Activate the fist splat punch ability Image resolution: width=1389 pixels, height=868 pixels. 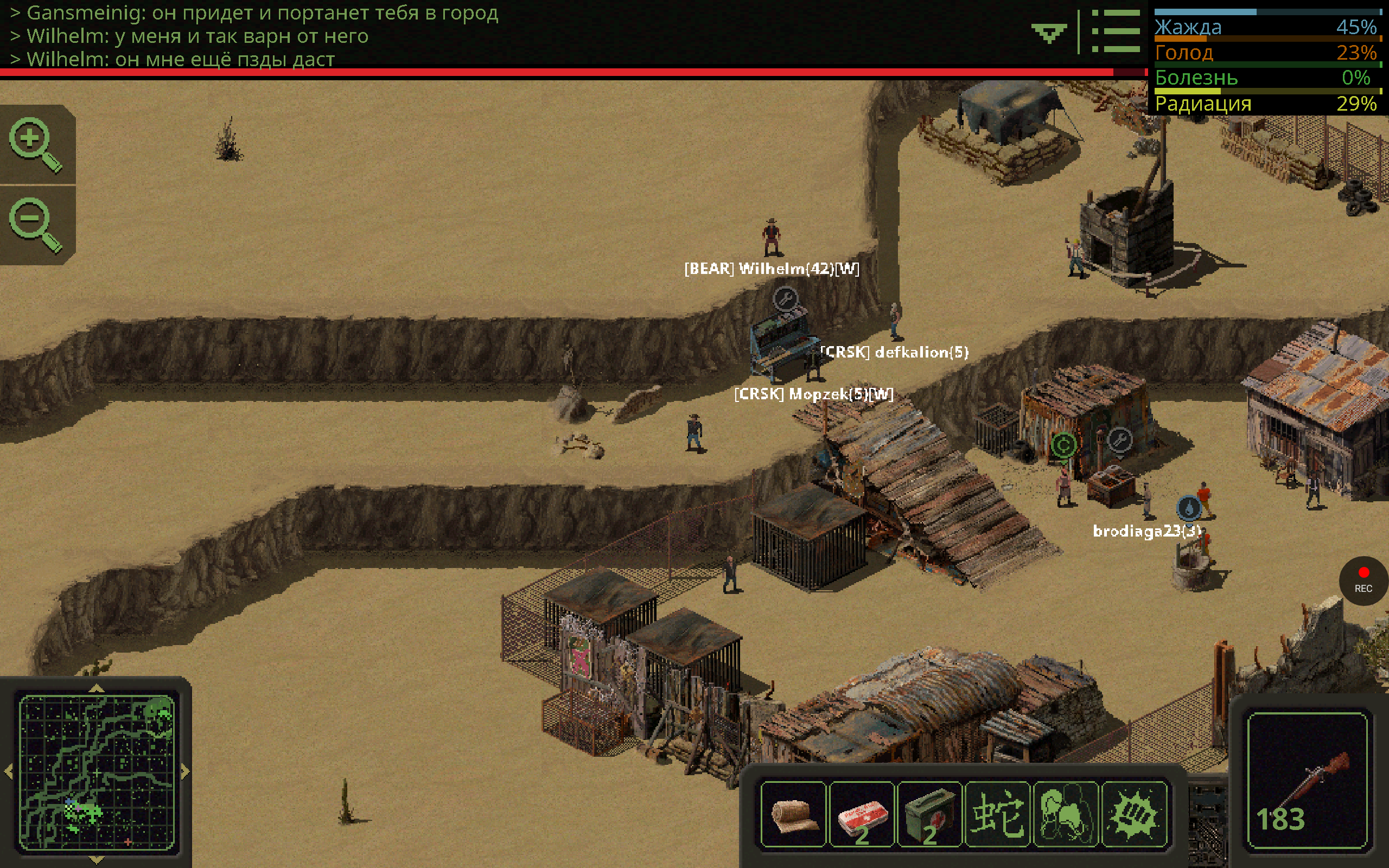tap(1133, 815)
